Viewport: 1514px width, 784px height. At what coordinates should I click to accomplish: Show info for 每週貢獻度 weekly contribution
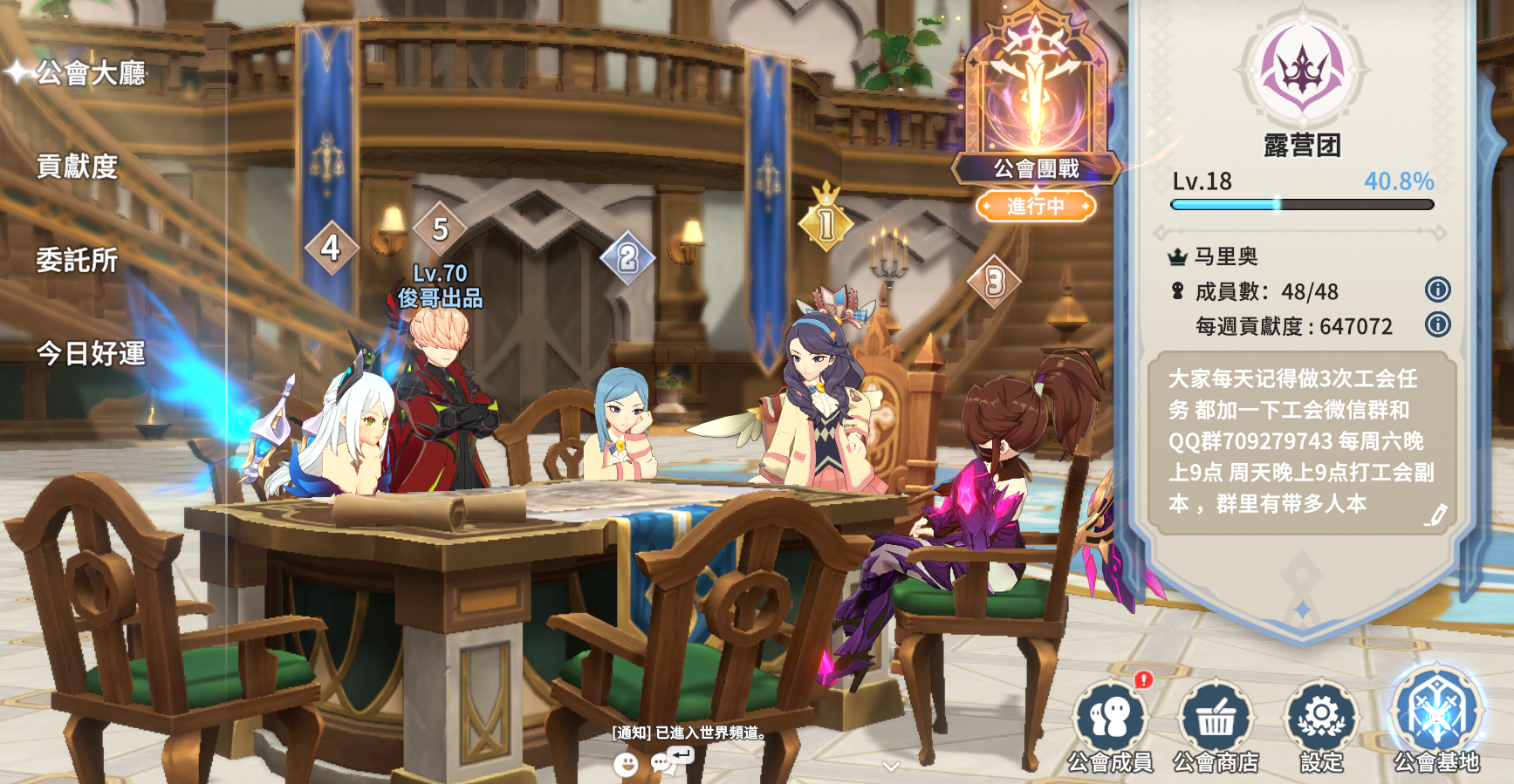click(x=1437, y=324)
